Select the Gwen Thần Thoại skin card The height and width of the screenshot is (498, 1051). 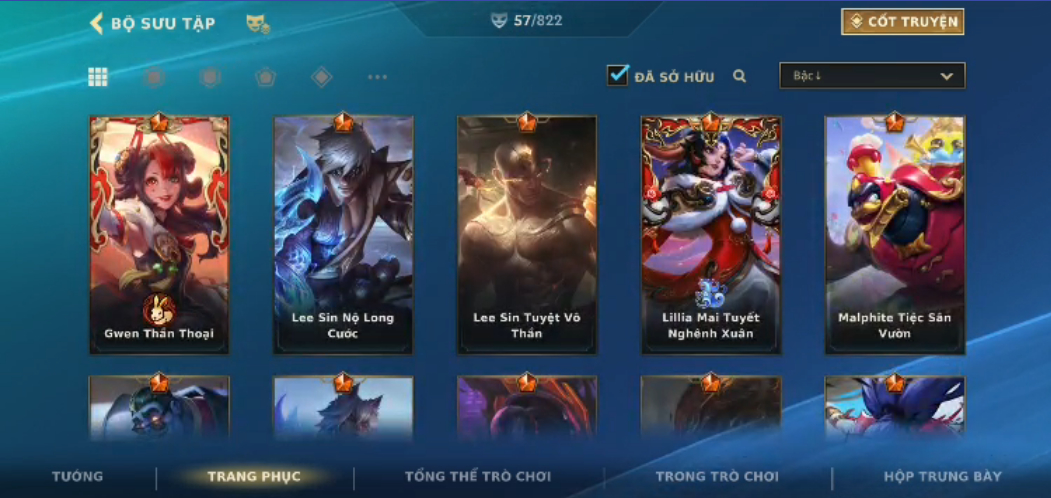click(159, 235)
